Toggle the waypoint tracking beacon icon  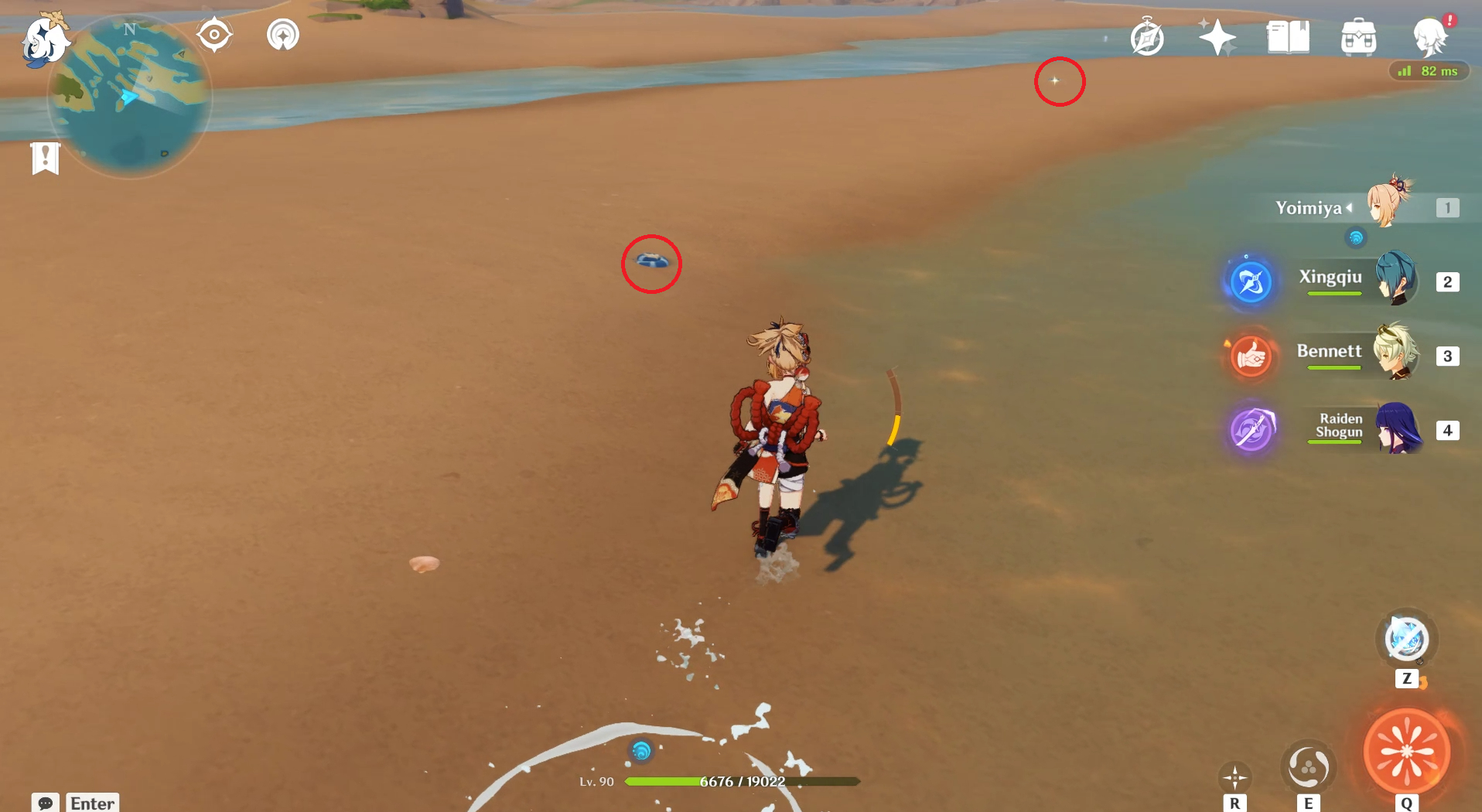[282, 34]
